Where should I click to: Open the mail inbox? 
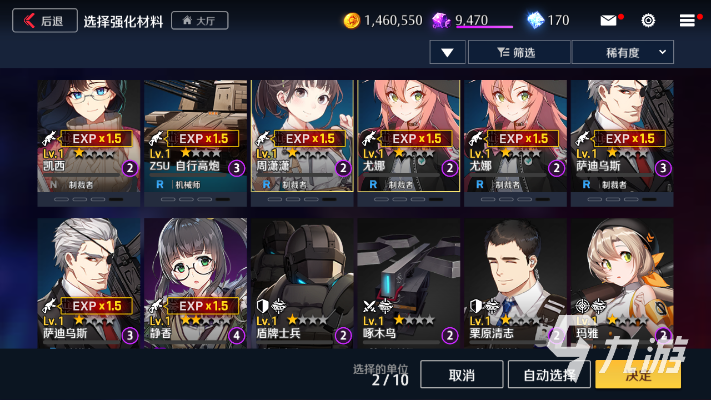pos(608,20)
